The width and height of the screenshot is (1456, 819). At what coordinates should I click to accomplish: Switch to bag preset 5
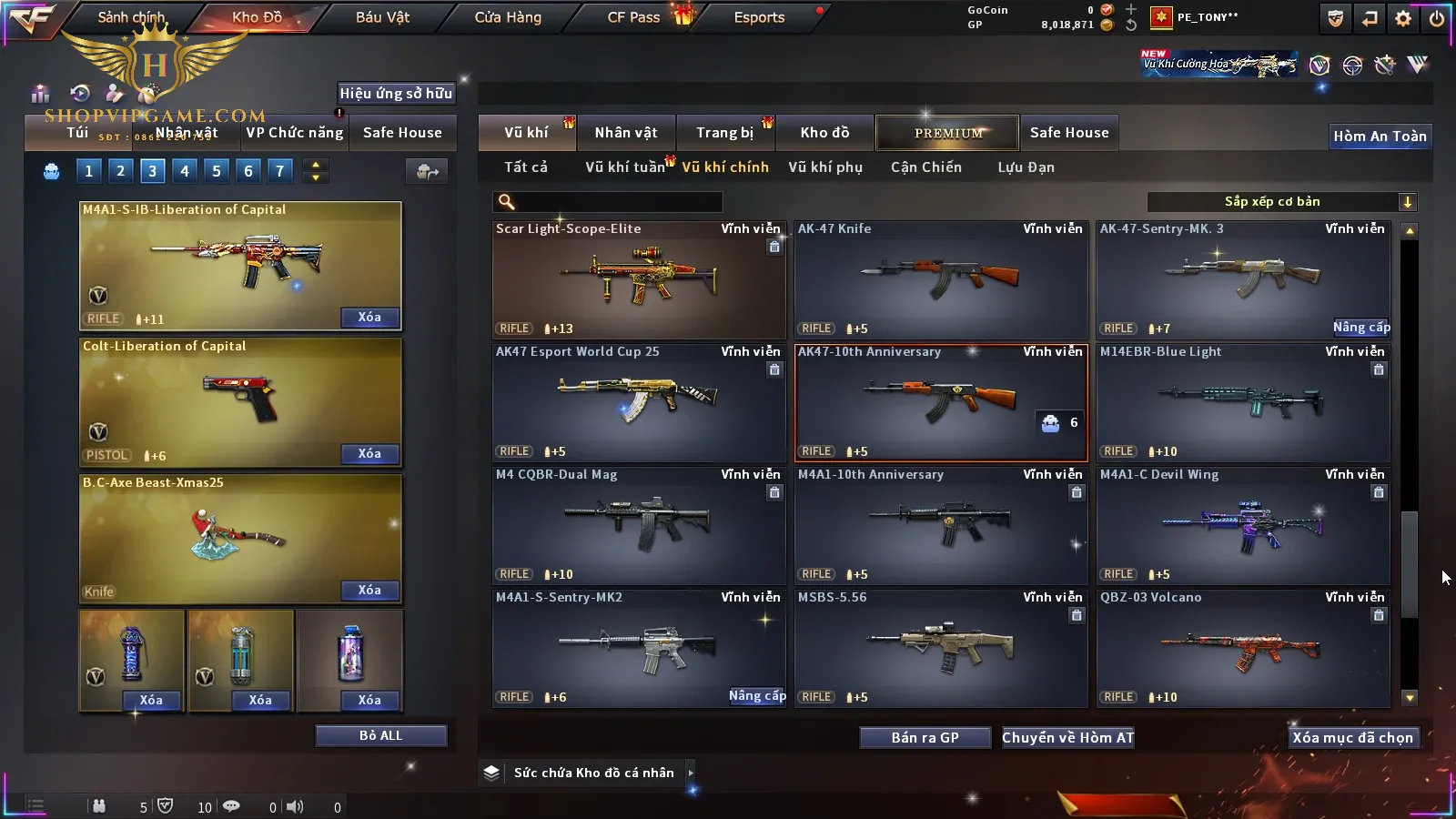click(217, 171)
